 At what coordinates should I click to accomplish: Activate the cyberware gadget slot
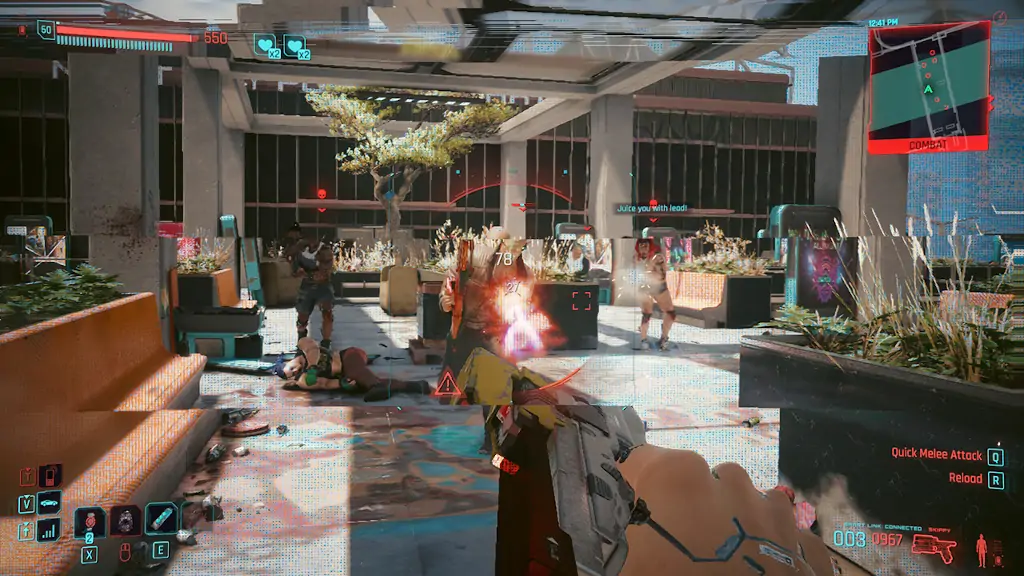(x=125, y=521)
